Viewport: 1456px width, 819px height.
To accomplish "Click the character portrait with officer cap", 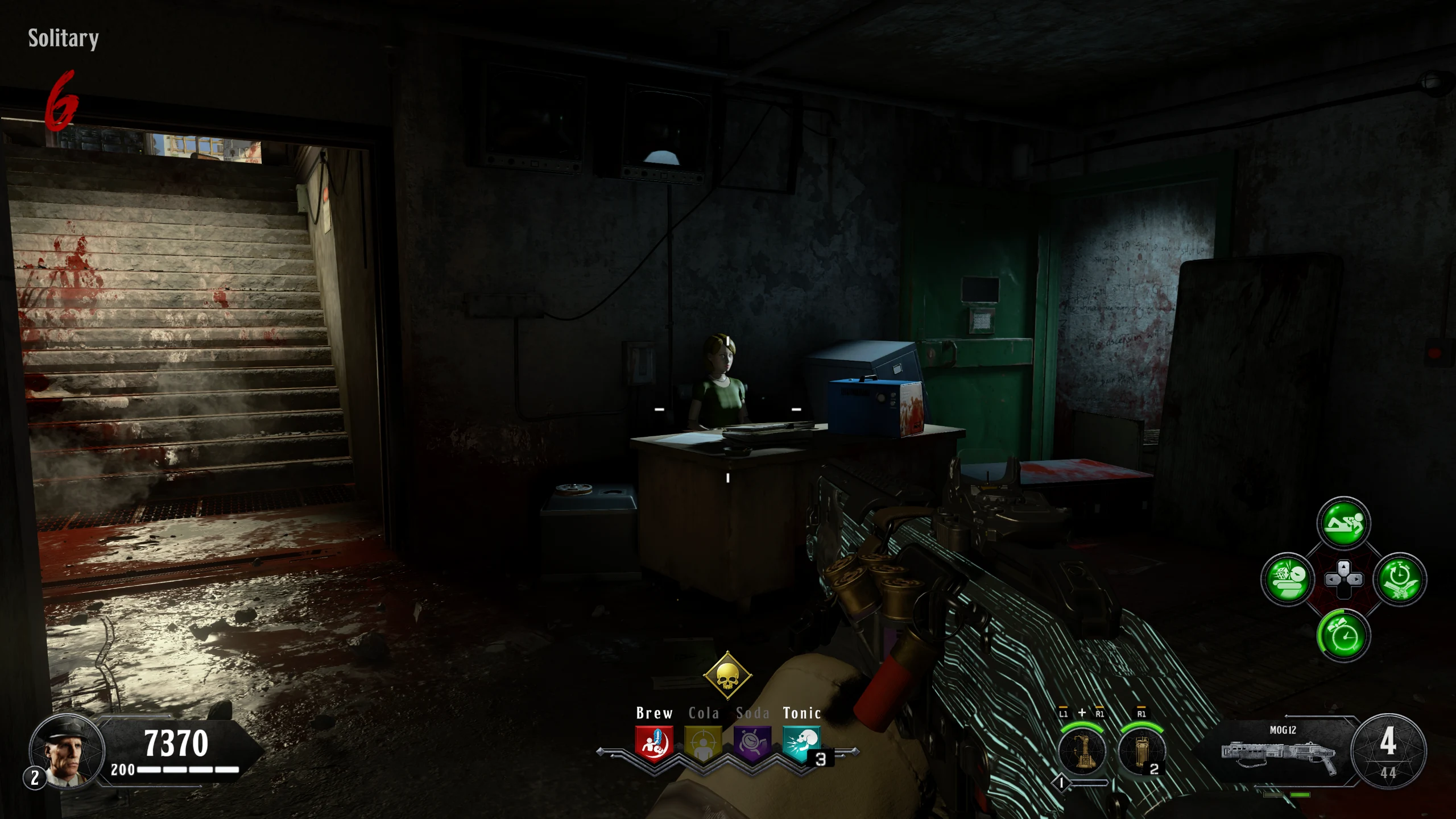I will [67, 751].
